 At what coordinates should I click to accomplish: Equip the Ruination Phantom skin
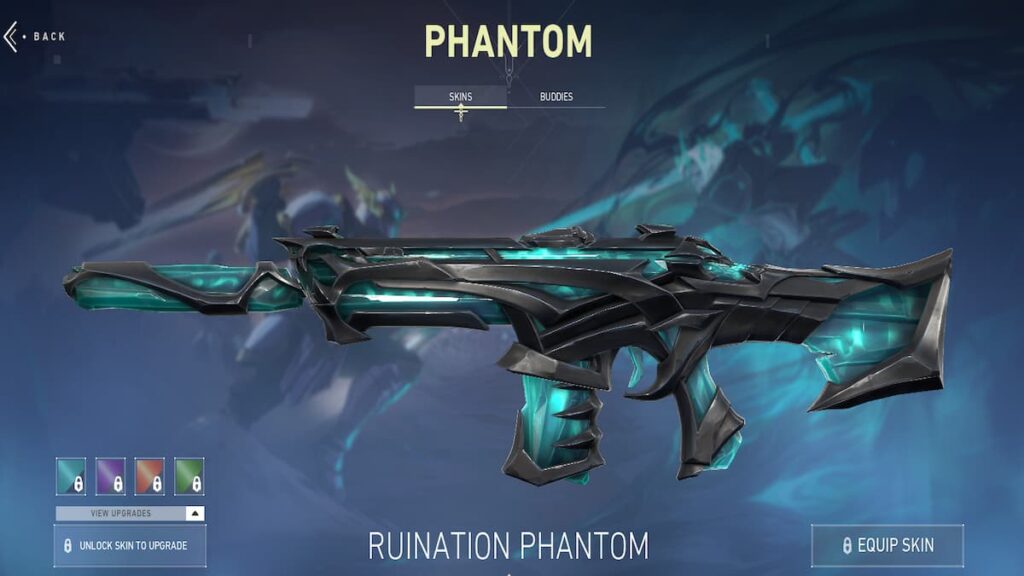tap(887, 545)
